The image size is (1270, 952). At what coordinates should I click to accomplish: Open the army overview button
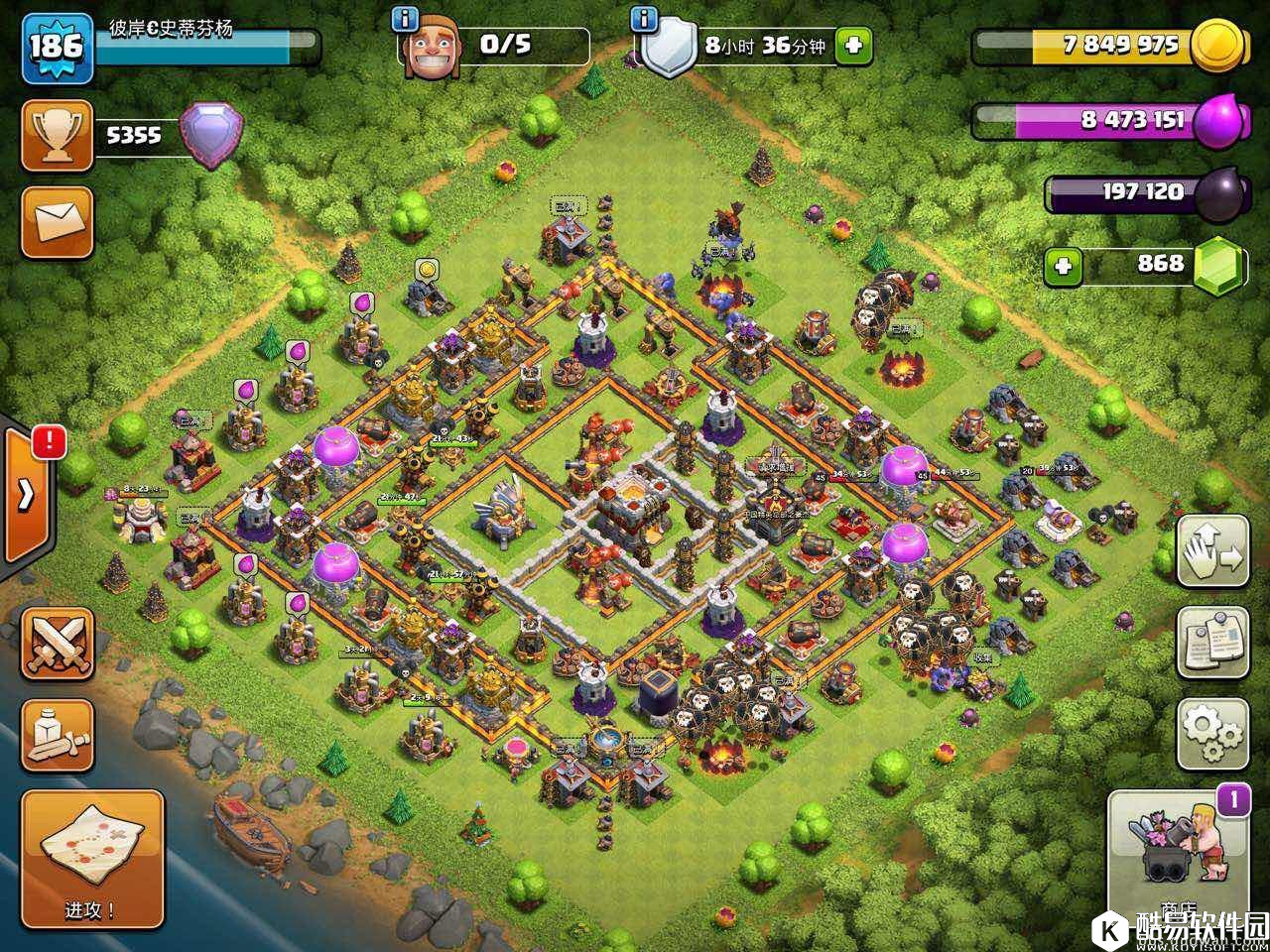click(x=58, y=735)
